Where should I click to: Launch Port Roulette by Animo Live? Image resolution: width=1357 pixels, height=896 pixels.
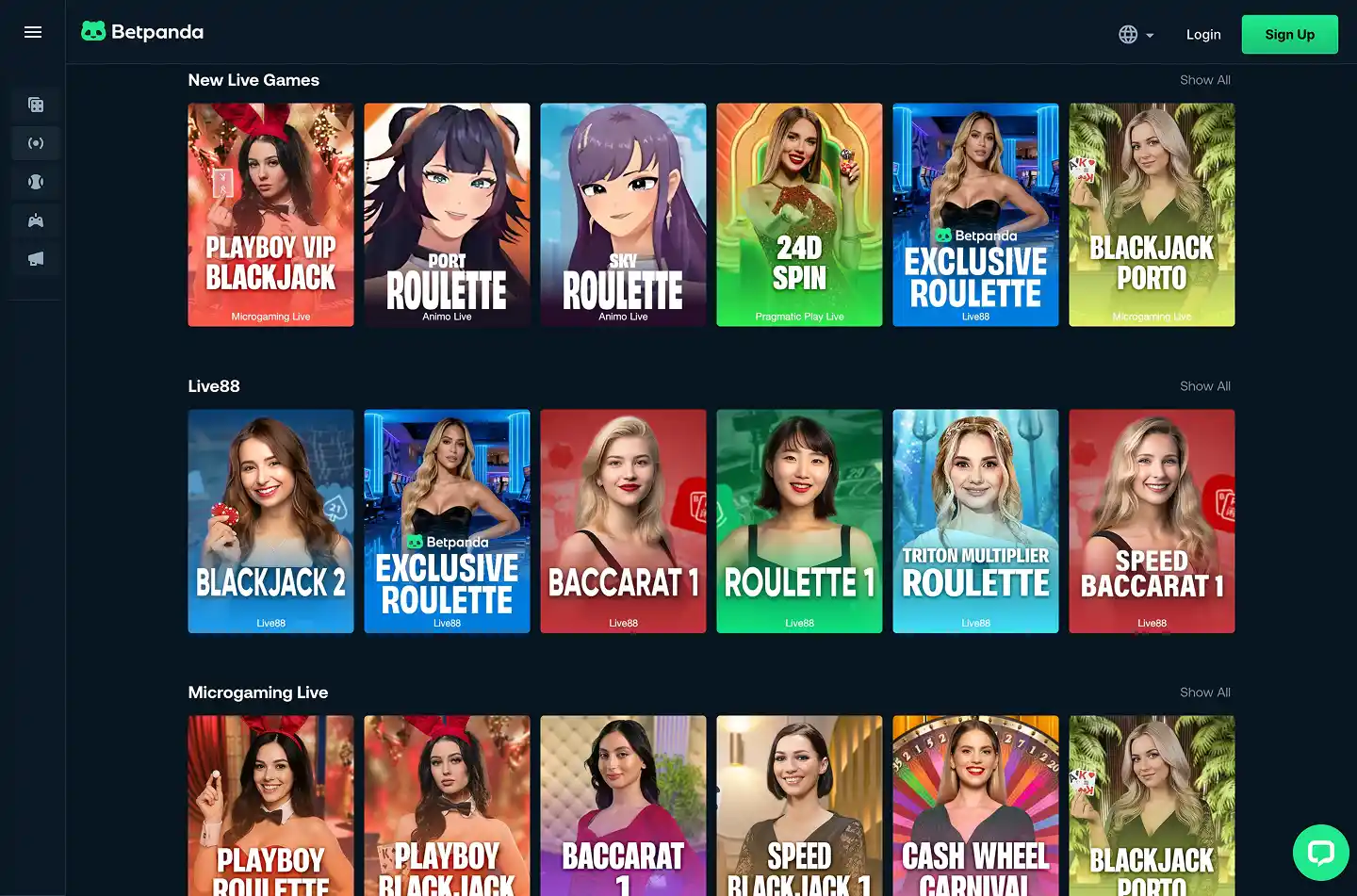447,215
